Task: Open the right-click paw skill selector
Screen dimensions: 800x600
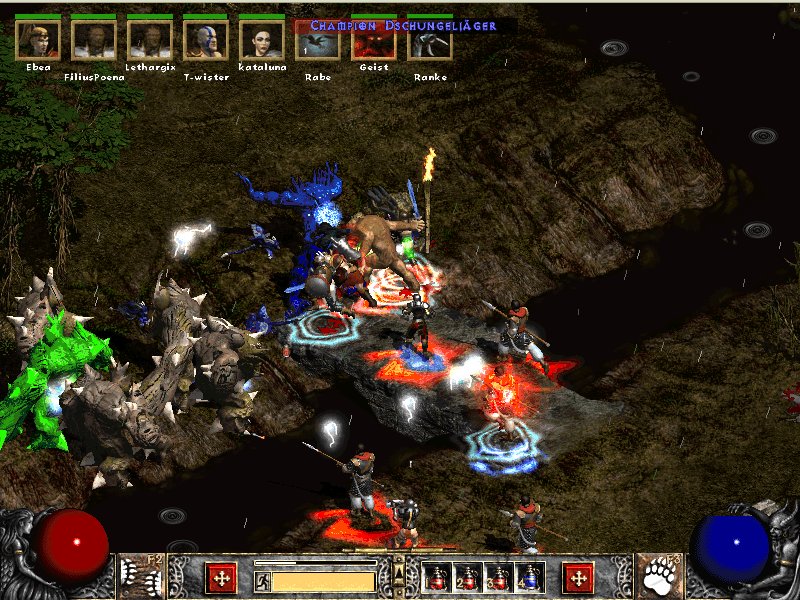Action: [x=661, y=575]
